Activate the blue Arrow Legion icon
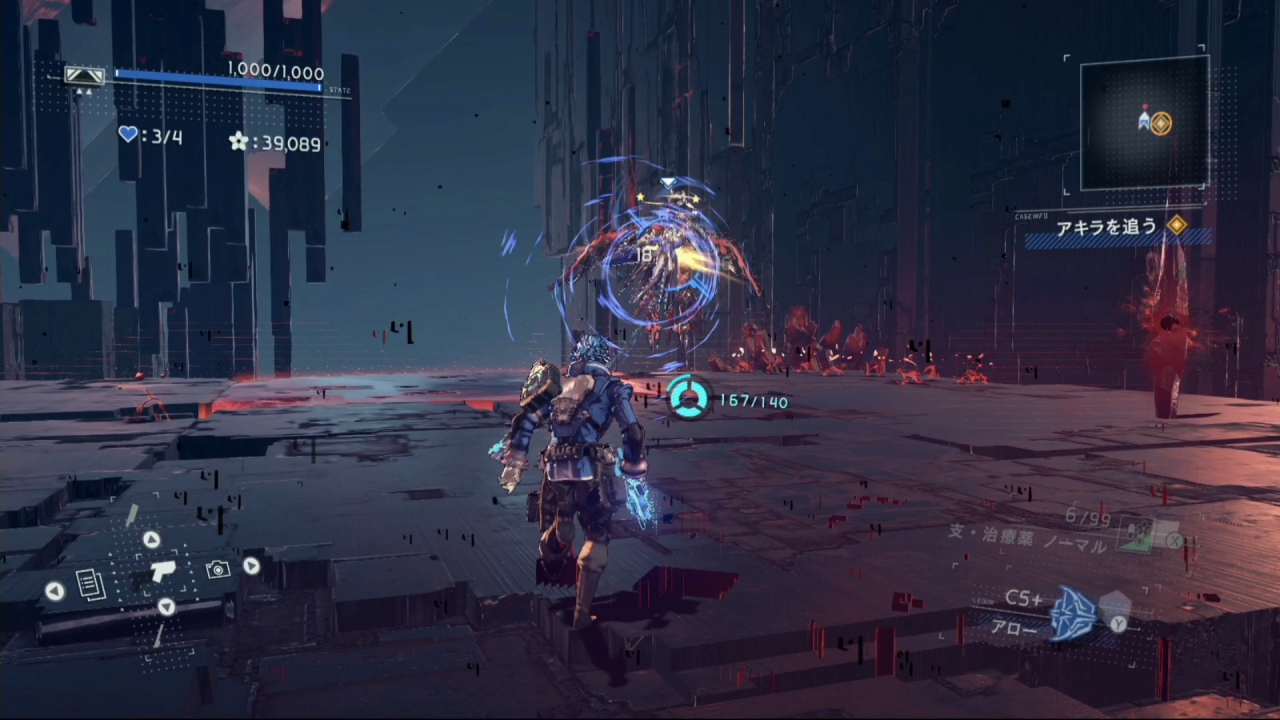1280x720 pixels. (1073, 613)
